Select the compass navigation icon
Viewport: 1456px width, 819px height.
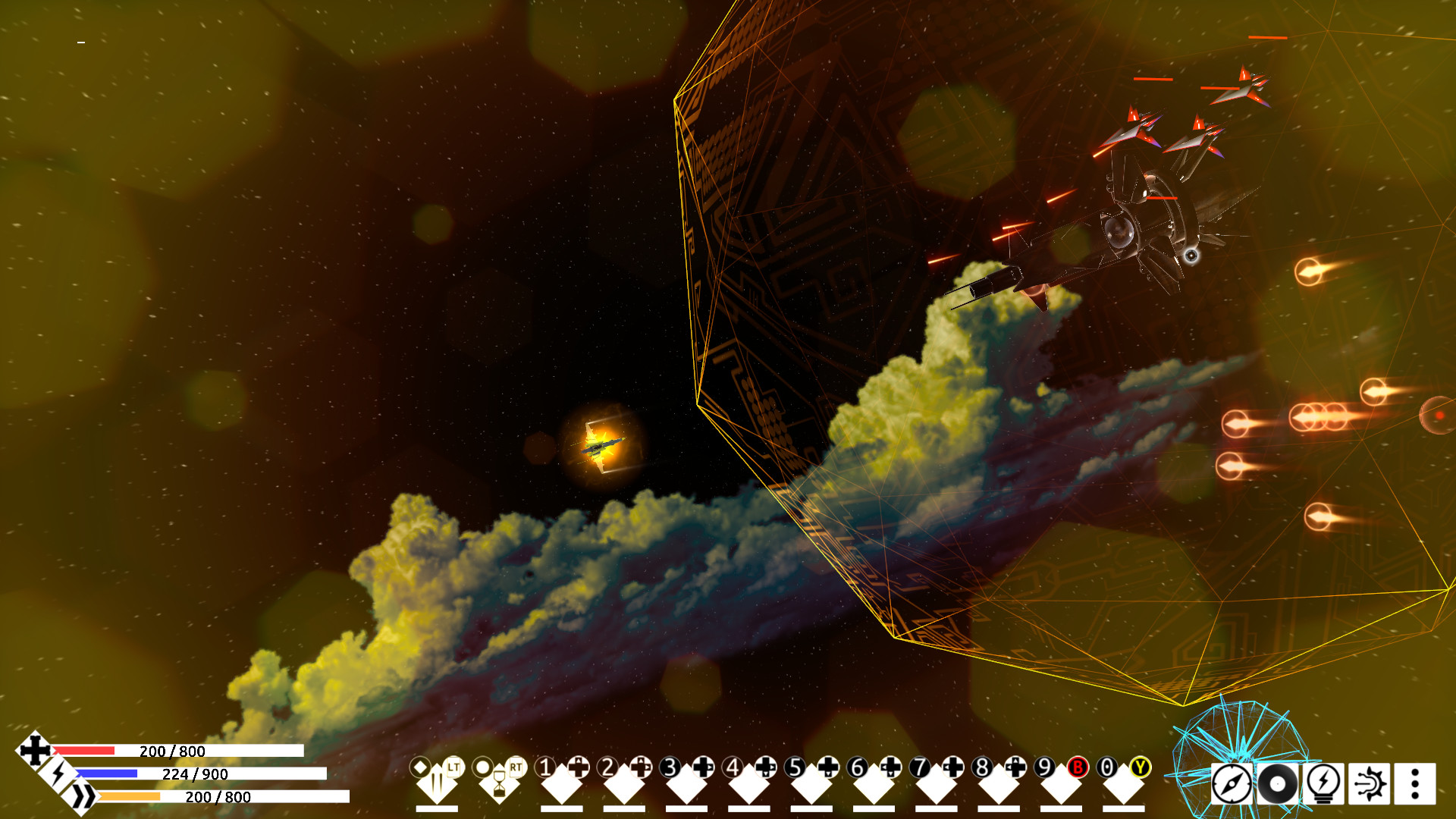[1232, 782]
